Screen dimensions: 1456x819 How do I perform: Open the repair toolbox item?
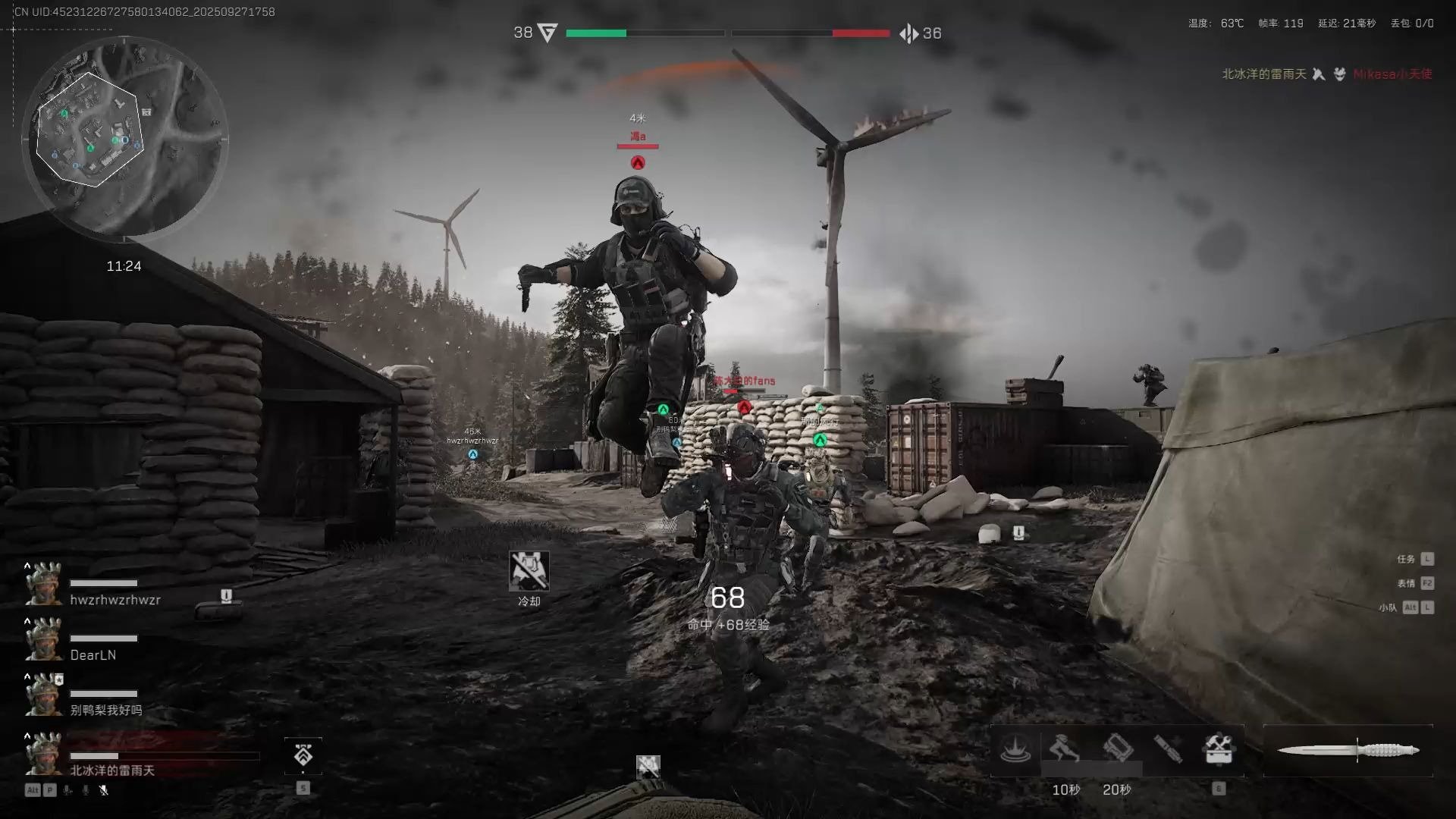(1219, 749)
